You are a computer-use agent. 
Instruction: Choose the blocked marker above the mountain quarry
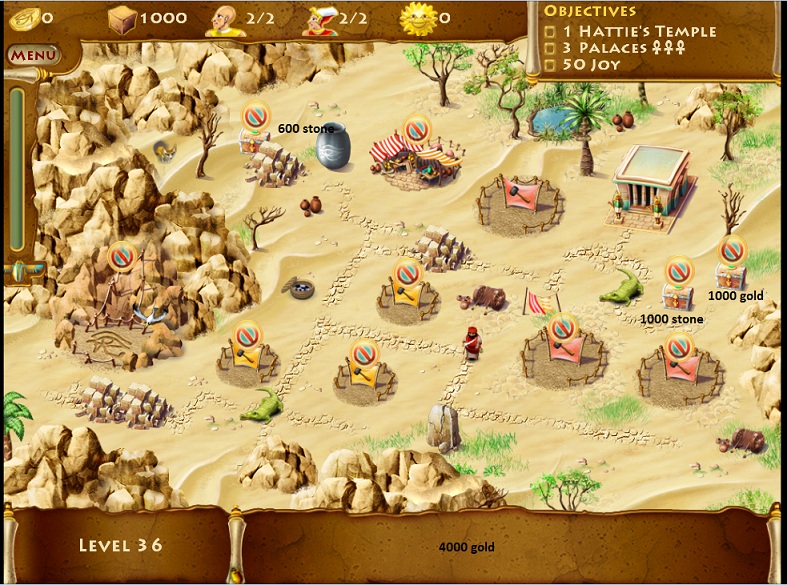[122, 256]
